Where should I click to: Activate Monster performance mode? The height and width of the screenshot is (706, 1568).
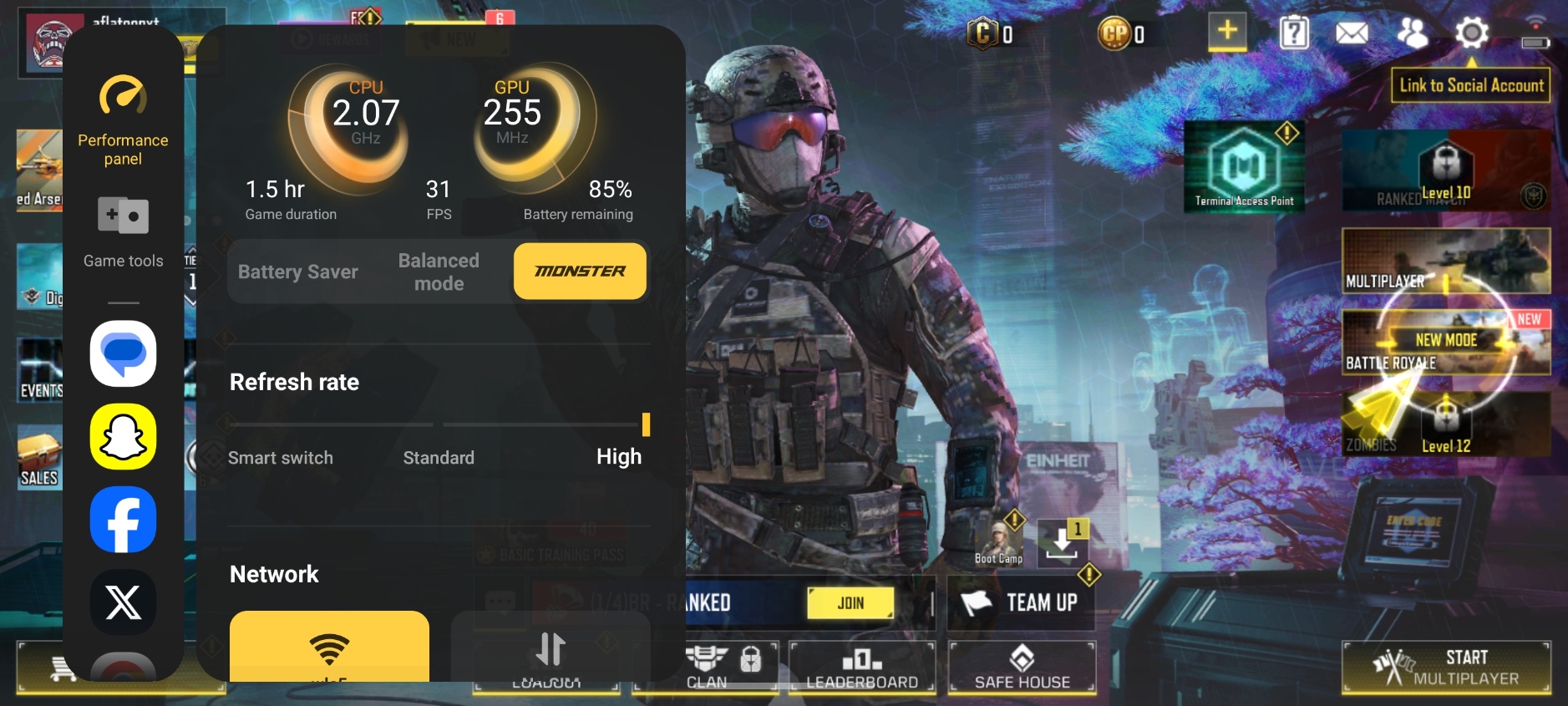point(580,272)
